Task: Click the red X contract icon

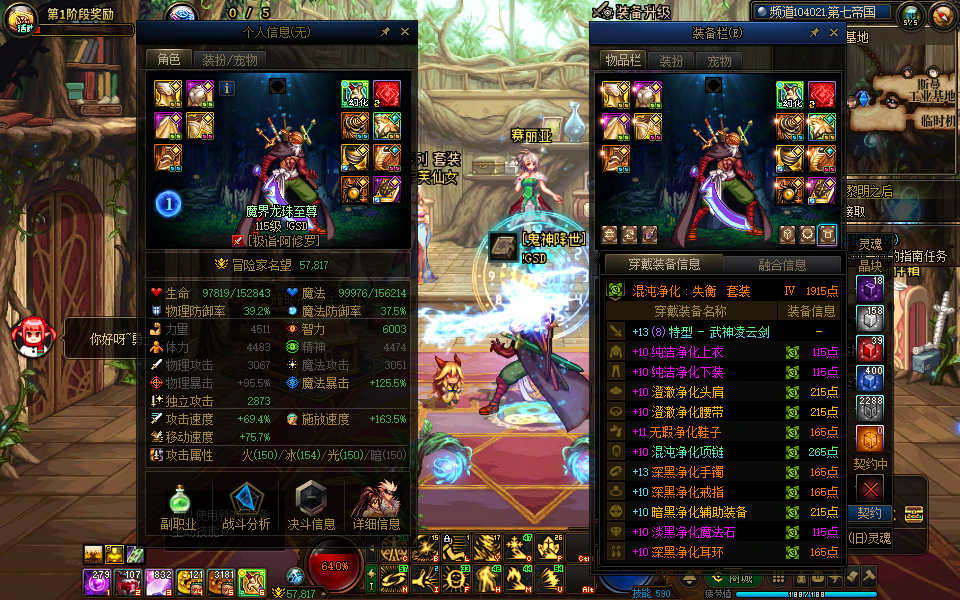Action: click(871, 488)
